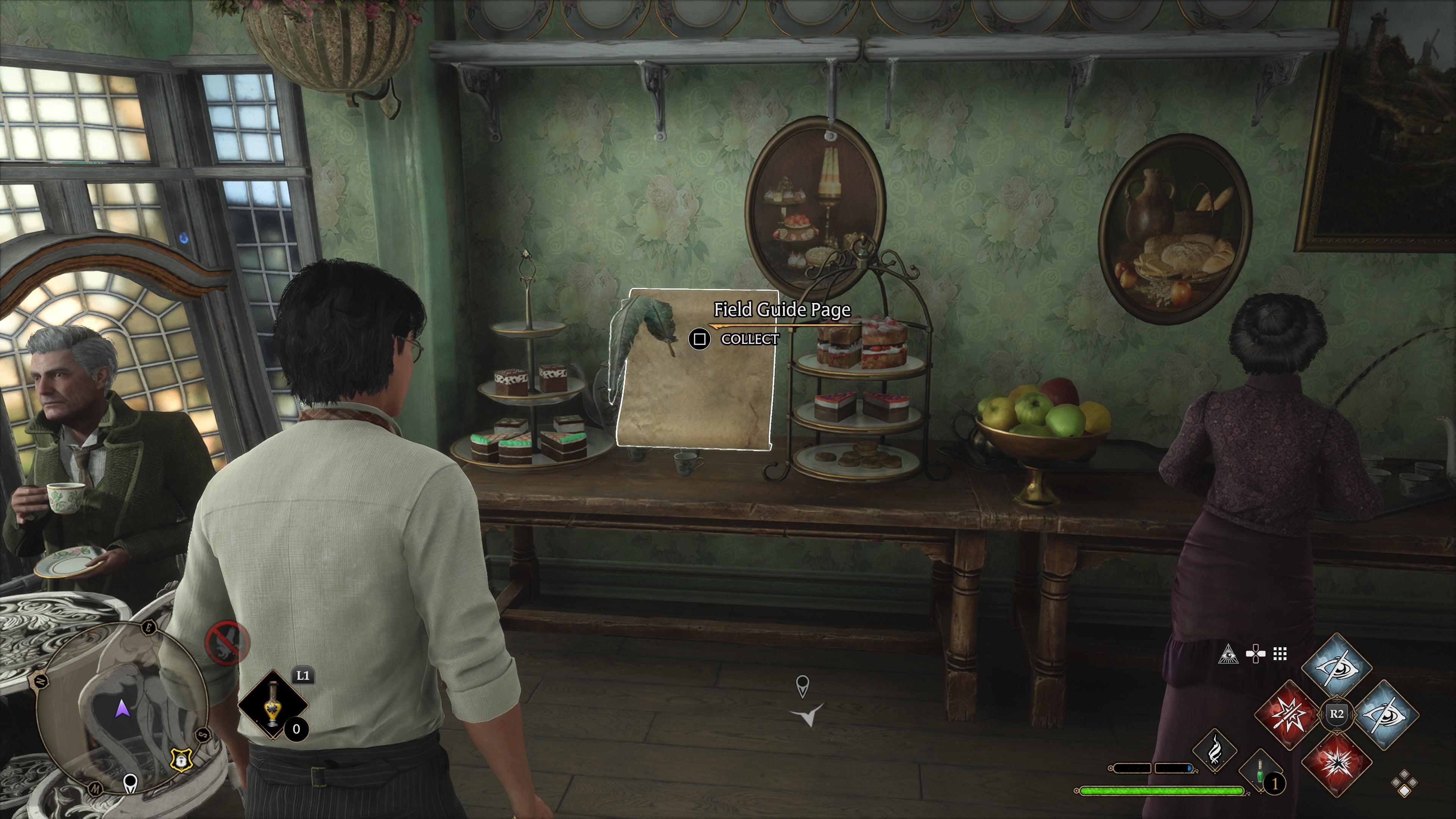
Task: Open the nine-dot grid icon
Action: click(1280, 654)
